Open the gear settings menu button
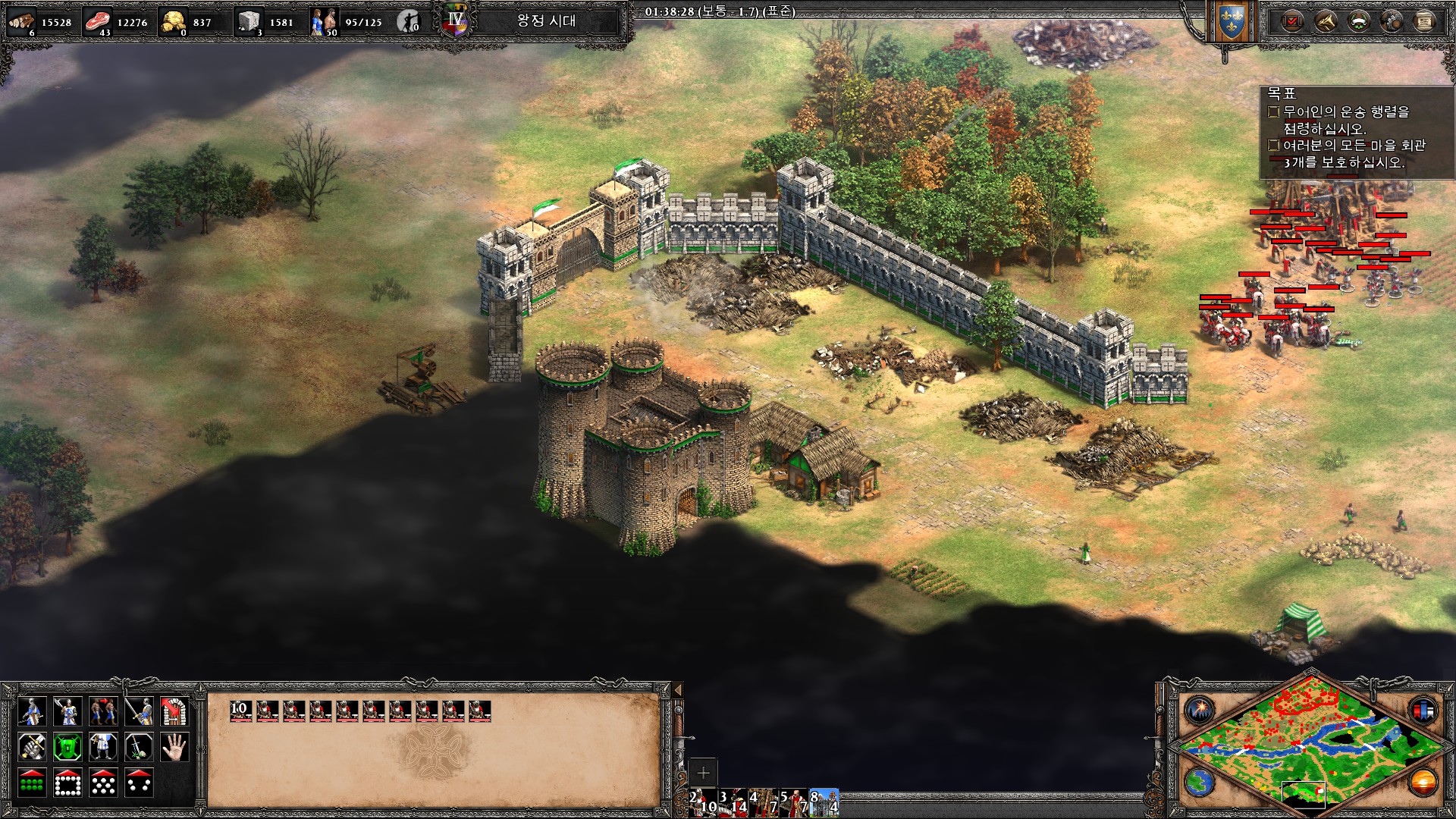This screenshot has height=819, width=1456. tap(1391, 21)
